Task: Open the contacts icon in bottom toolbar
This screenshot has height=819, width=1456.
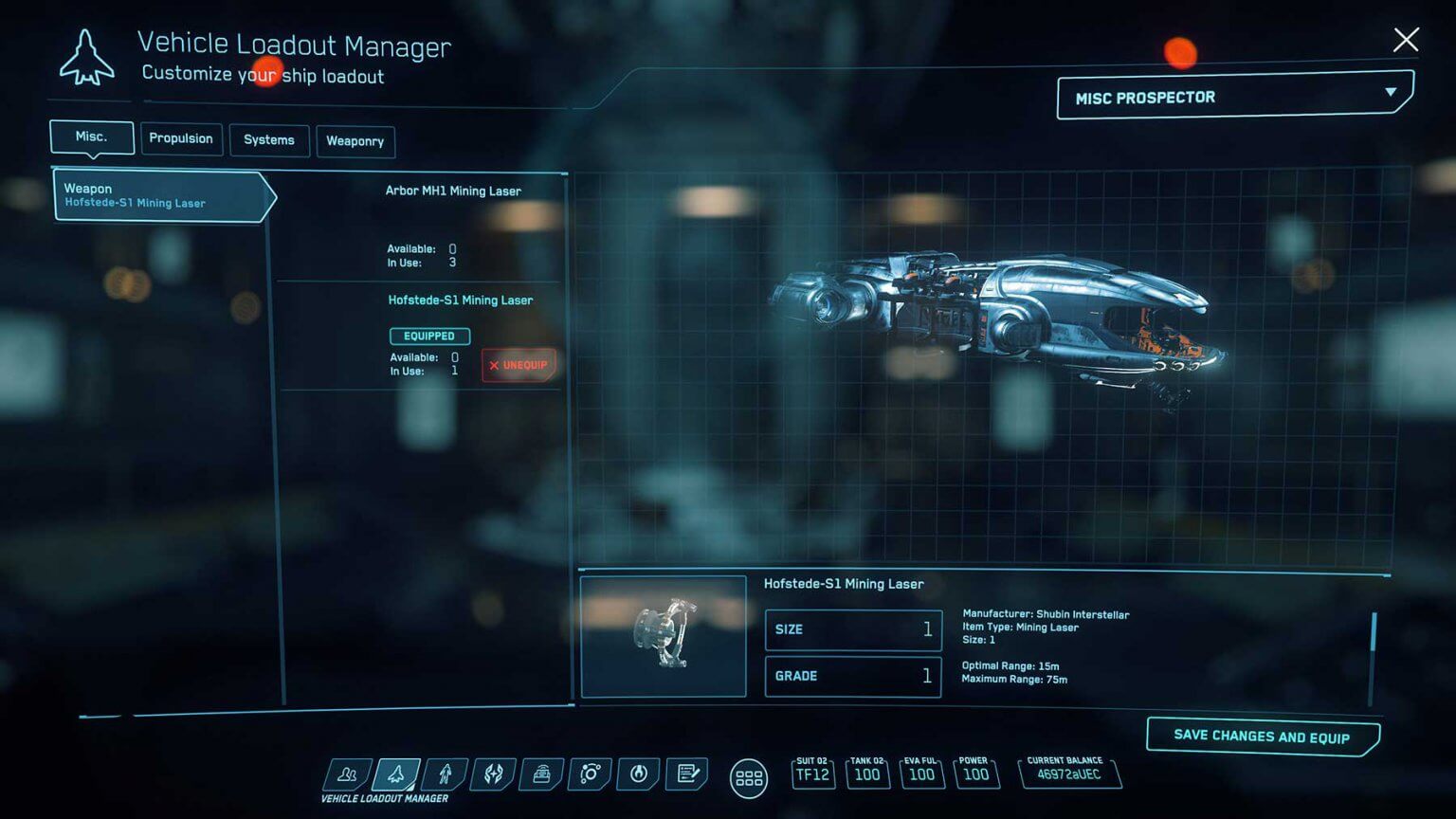Action: pyautogui.click(x=347, y=776)
